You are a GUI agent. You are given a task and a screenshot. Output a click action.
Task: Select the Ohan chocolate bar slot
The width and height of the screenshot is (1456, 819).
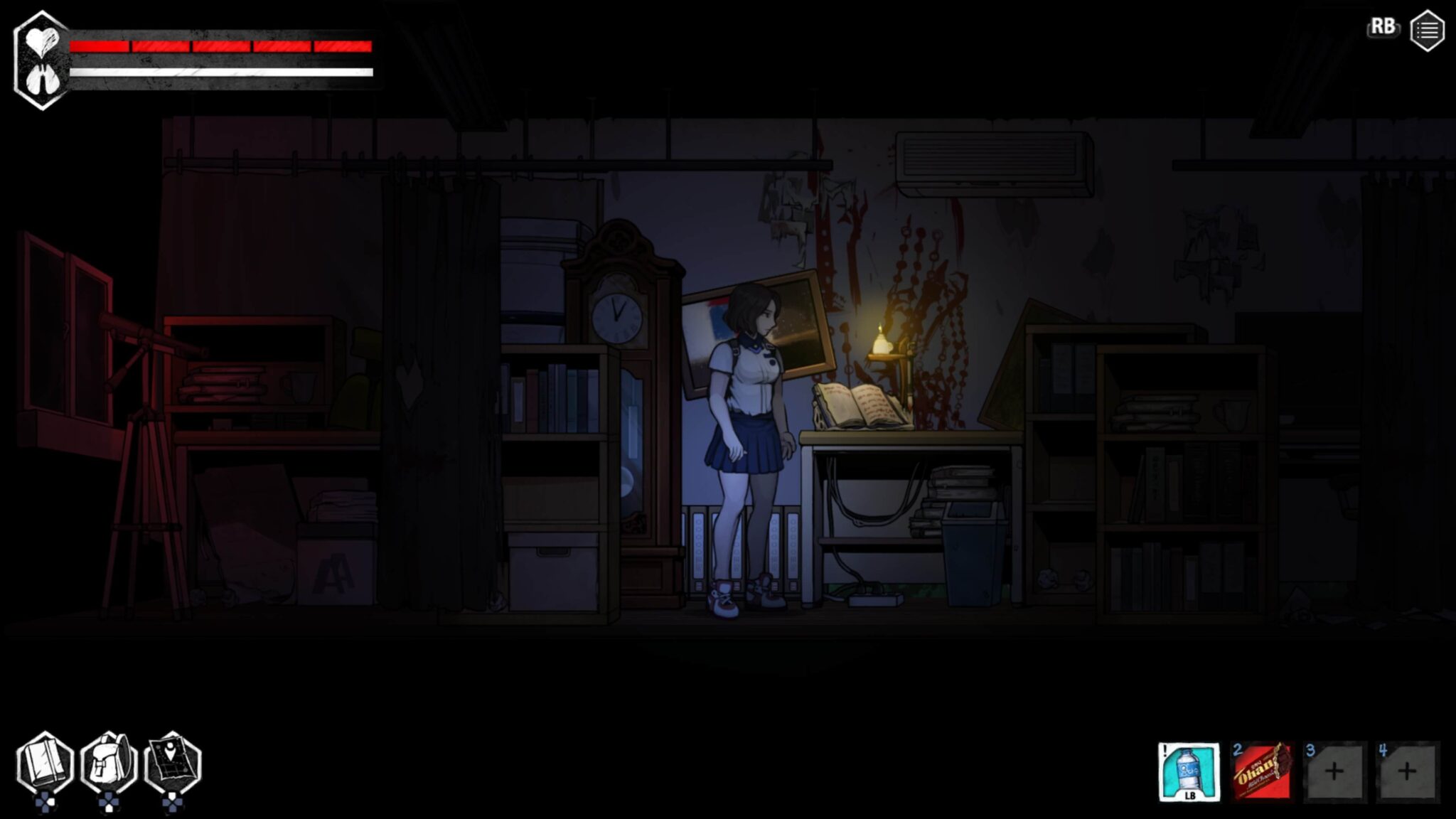pos(1261,772)
